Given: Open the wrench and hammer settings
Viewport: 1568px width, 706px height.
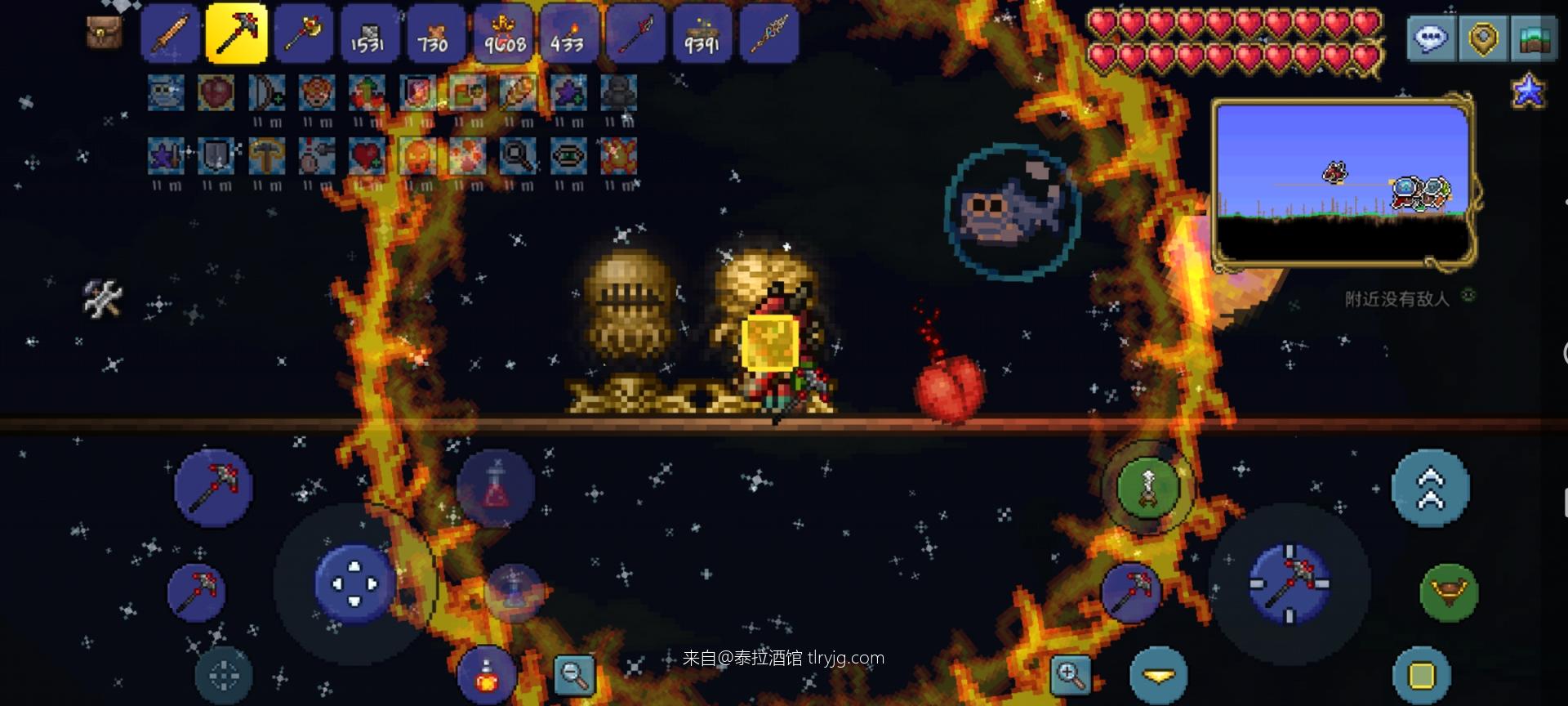Looking at the screenshot, I should [103, 297].
